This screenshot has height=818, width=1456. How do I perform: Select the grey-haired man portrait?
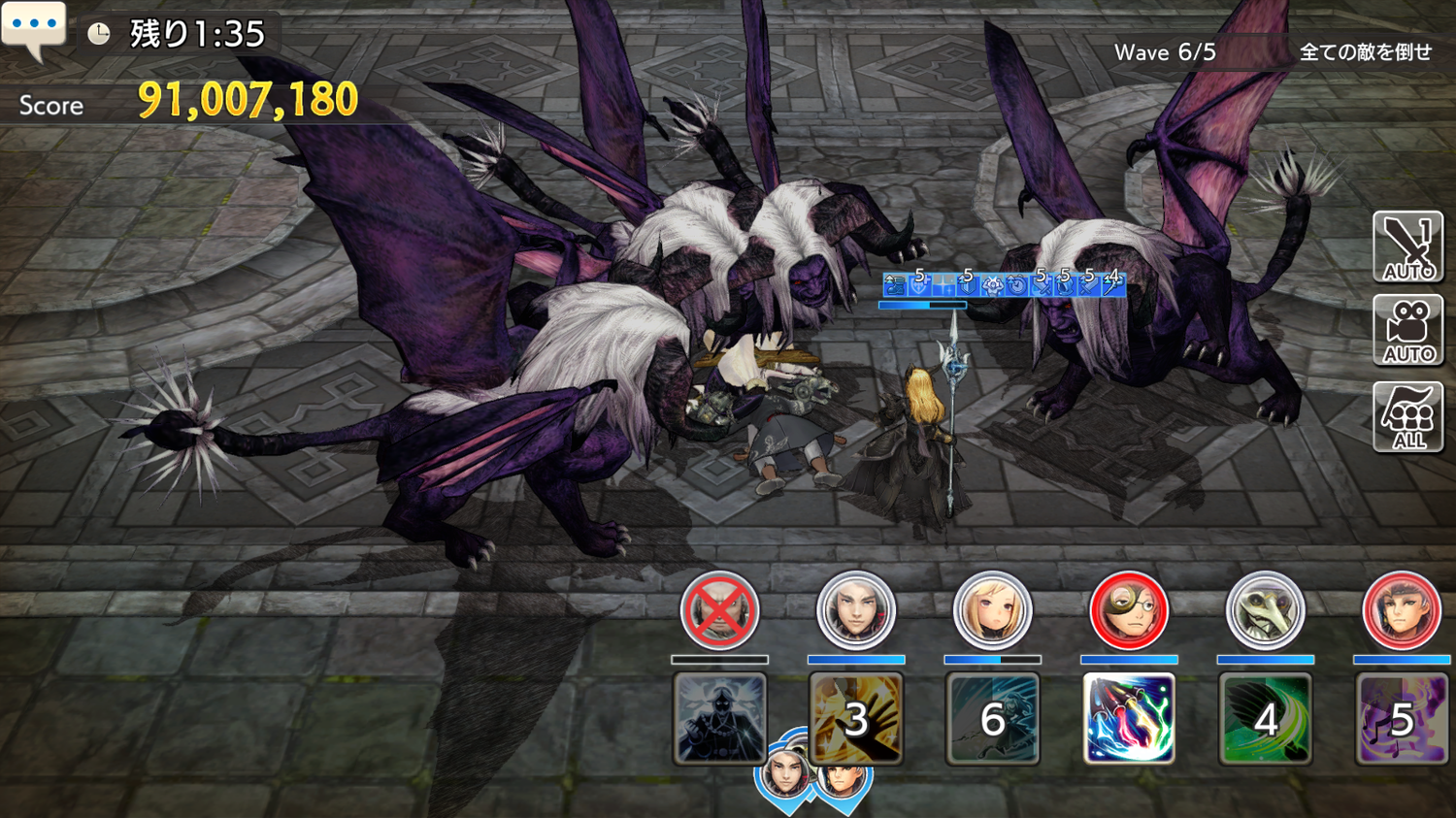tap(855, 611)
